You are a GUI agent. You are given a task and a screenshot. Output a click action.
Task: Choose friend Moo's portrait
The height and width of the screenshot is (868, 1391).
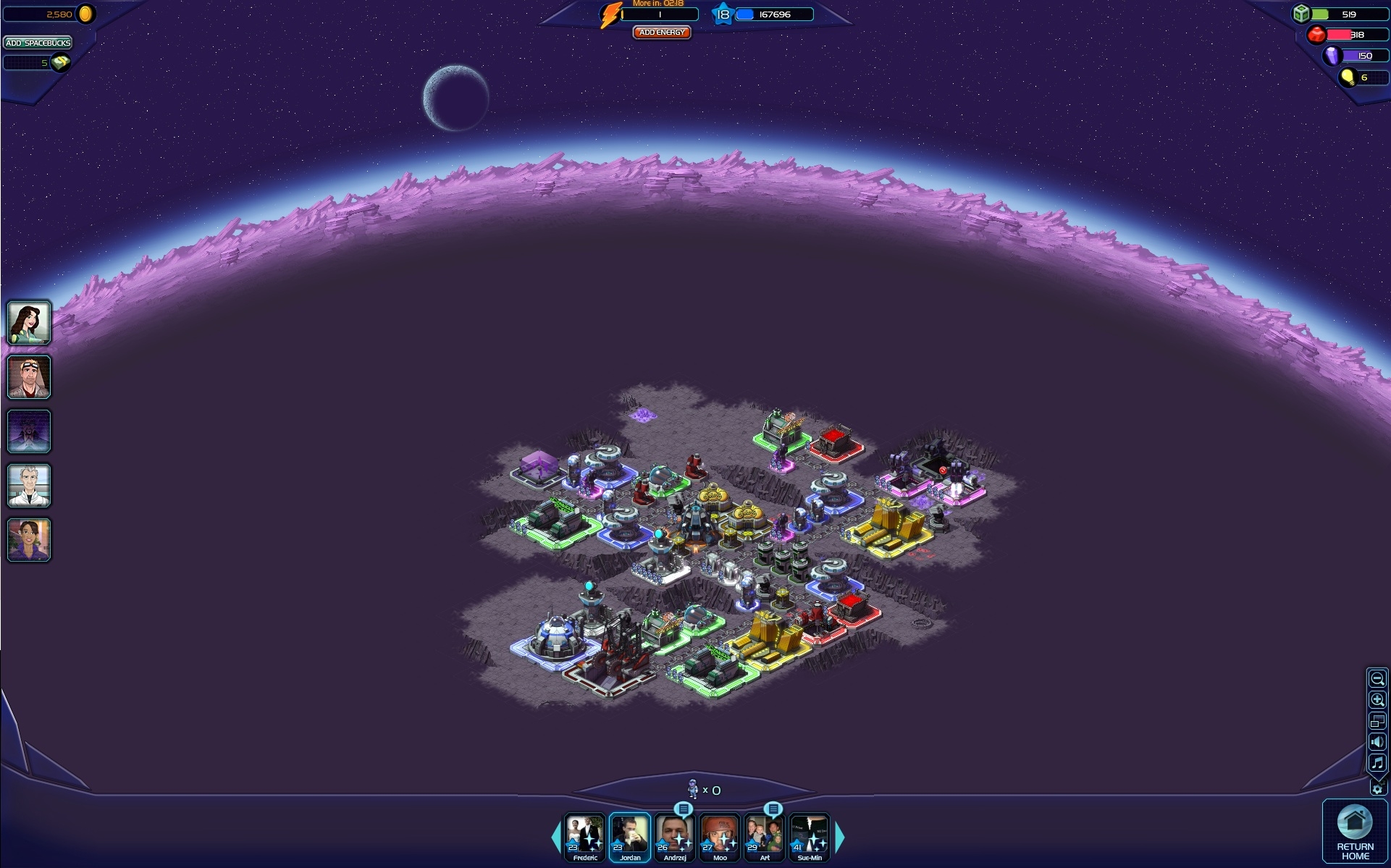(x=720, y=838)
